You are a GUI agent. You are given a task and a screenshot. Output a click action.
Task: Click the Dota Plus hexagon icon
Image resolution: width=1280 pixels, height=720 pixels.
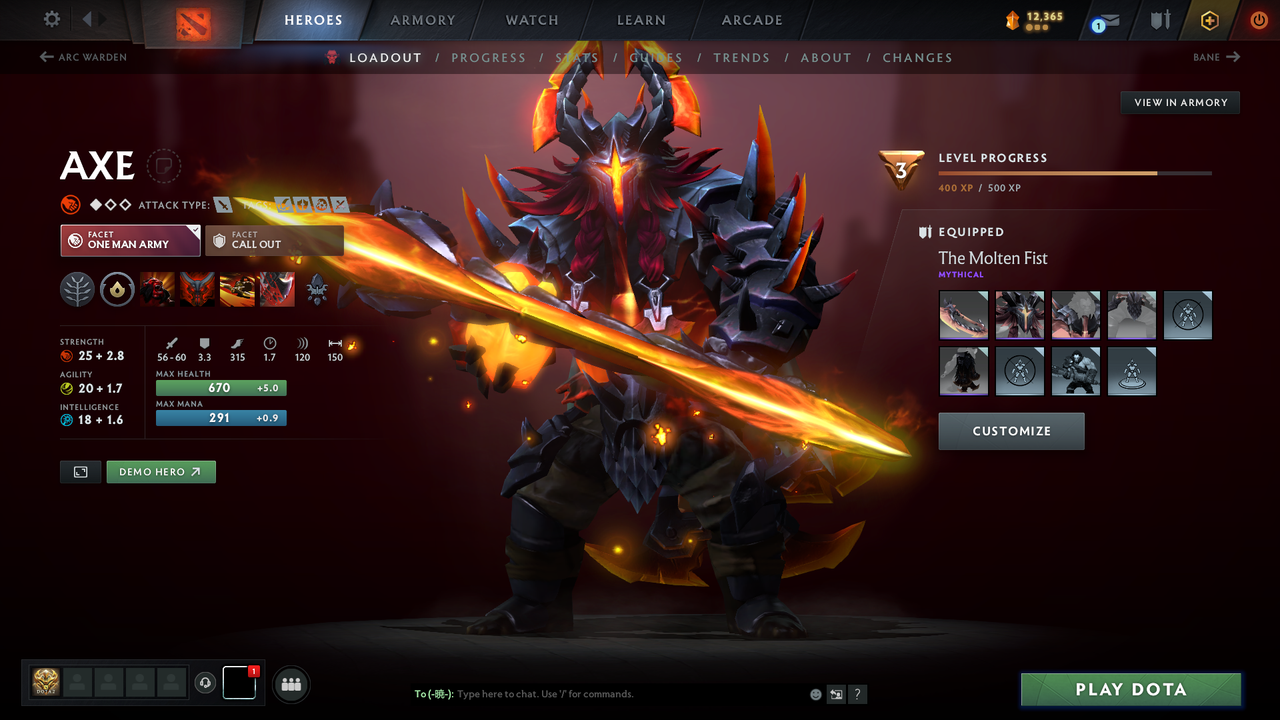(1209, 20)
